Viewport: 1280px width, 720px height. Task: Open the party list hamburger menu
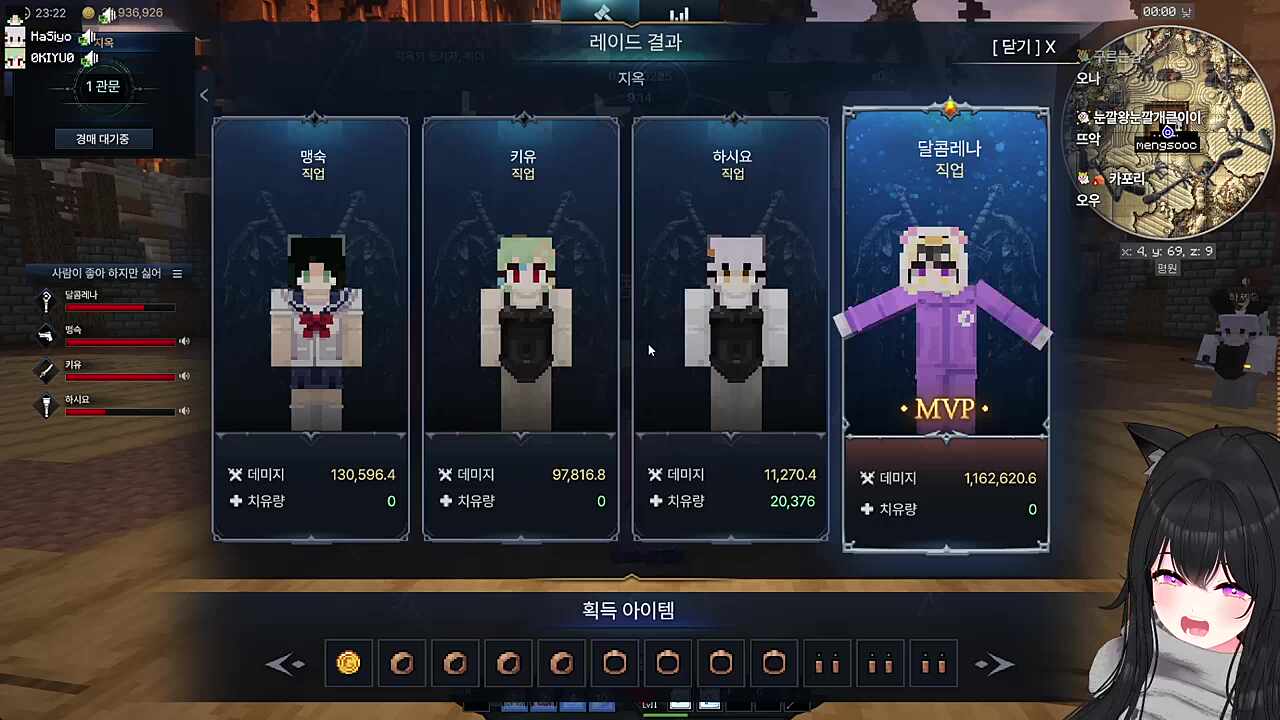177,273
